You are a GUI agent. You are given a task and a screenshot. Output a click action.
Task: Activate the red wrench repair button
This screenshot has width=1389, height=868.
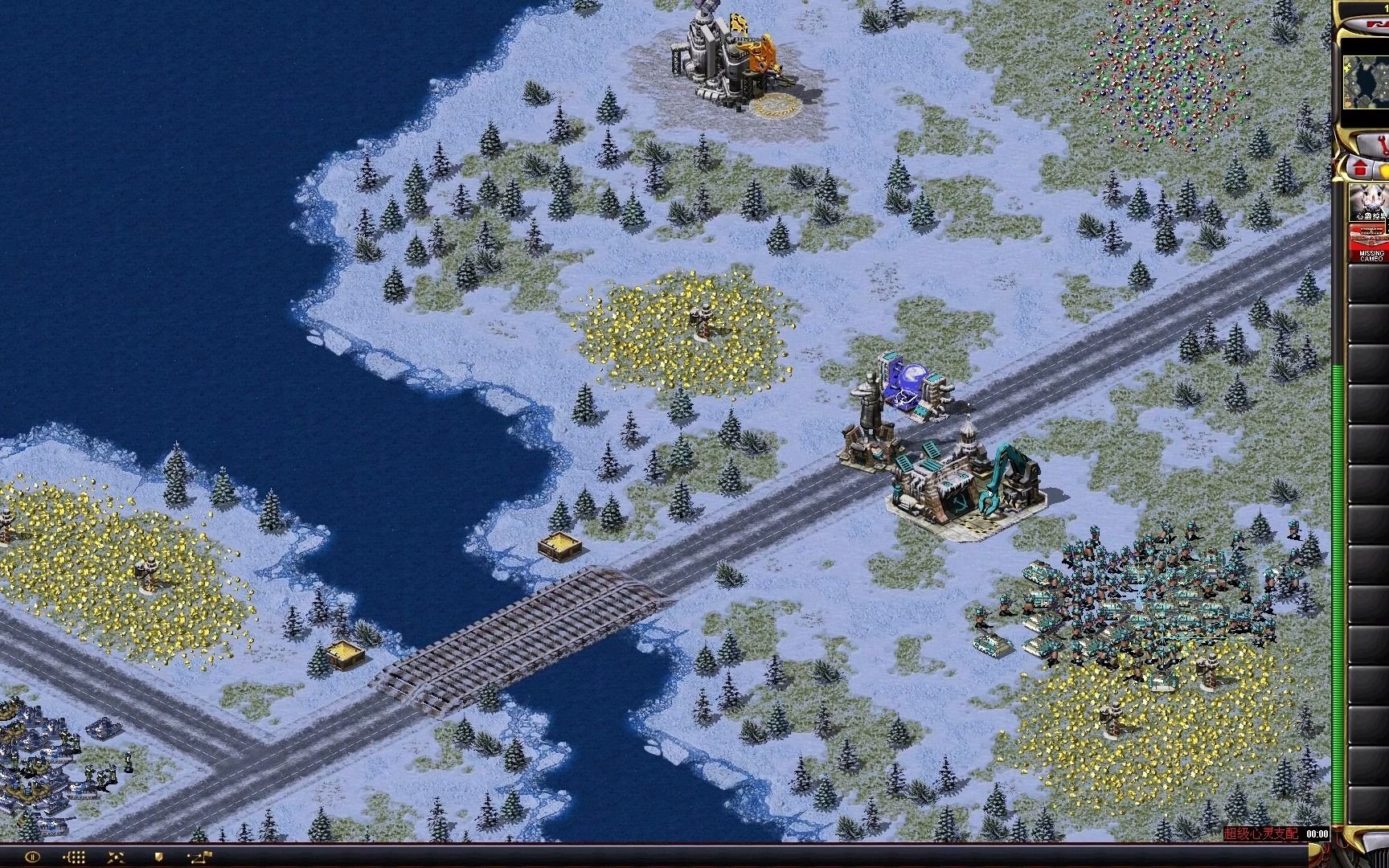1376,145
